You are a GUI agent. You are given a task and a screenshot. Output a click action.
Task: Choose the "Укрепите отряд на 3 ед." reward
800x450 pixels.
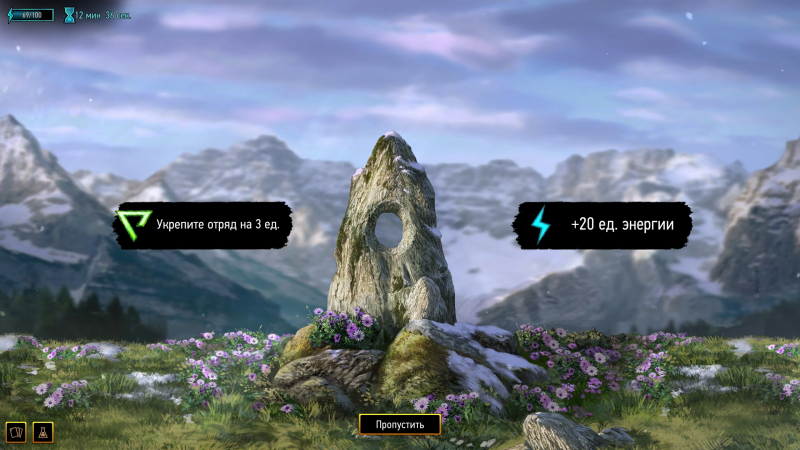pos(200,225)
